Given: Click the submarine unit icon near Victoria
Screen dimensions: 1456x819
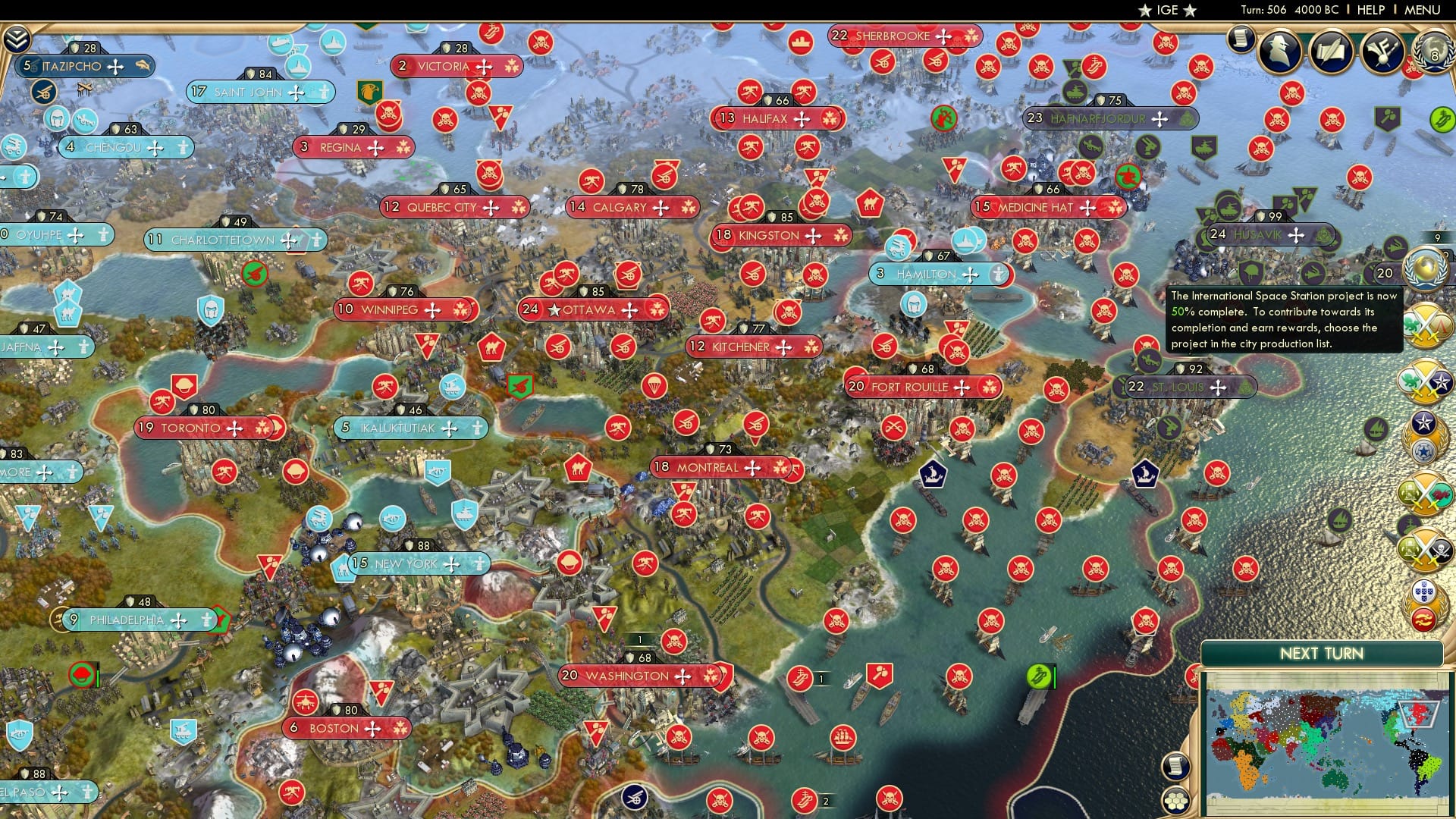Looking at the screenshot, I should coord(281,42).
